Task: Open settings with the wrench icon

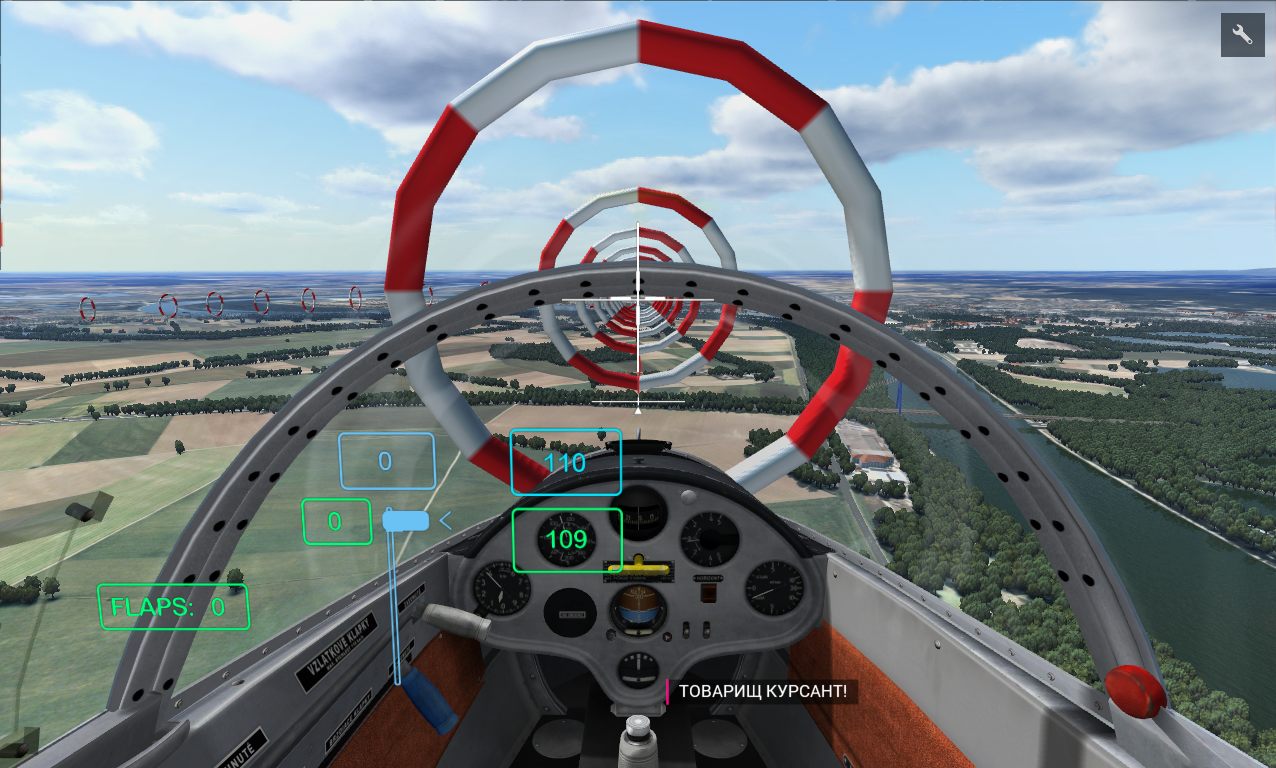Action: 1243,35
